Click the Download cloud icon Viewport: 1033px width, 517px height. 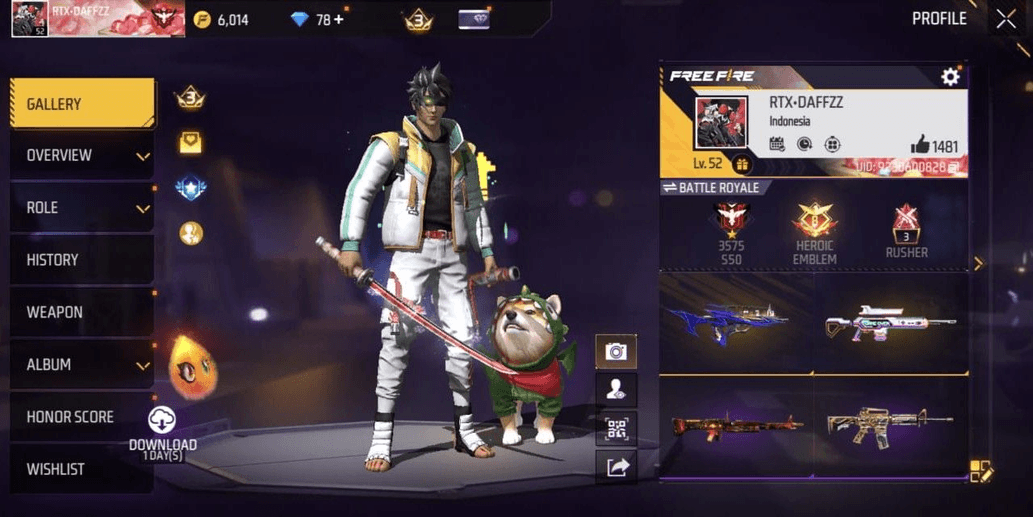[162, 421]
